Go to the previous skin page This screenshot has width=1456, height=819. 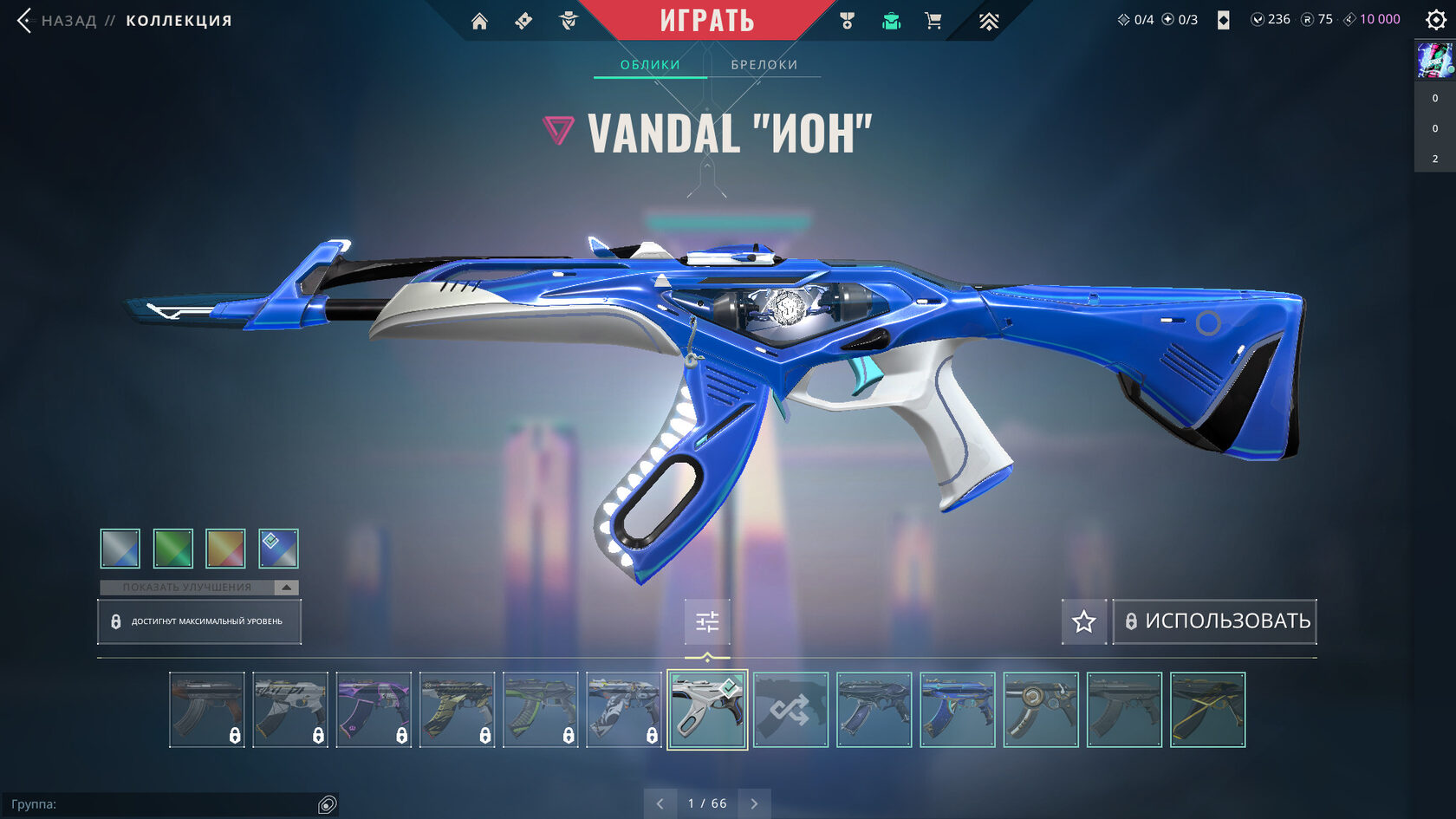coord(660,803)
